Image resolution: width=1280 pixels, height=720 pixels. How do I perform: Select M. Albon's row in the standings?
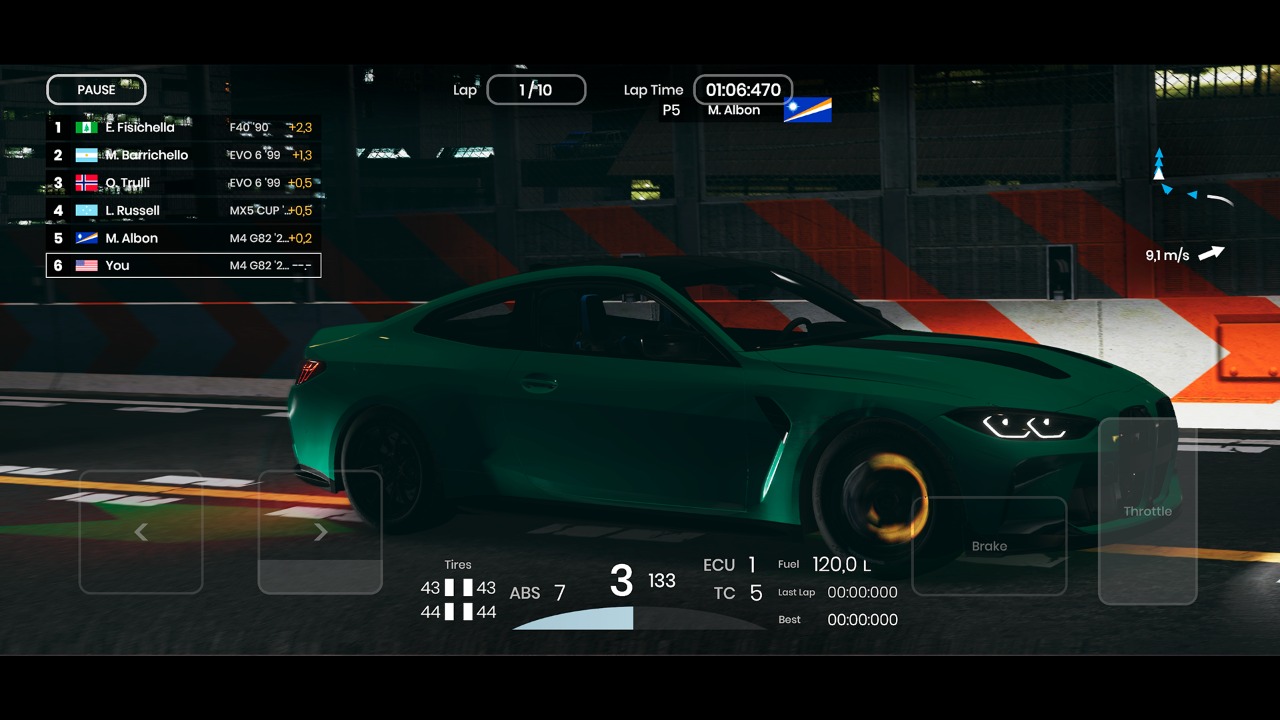(184, 238)
